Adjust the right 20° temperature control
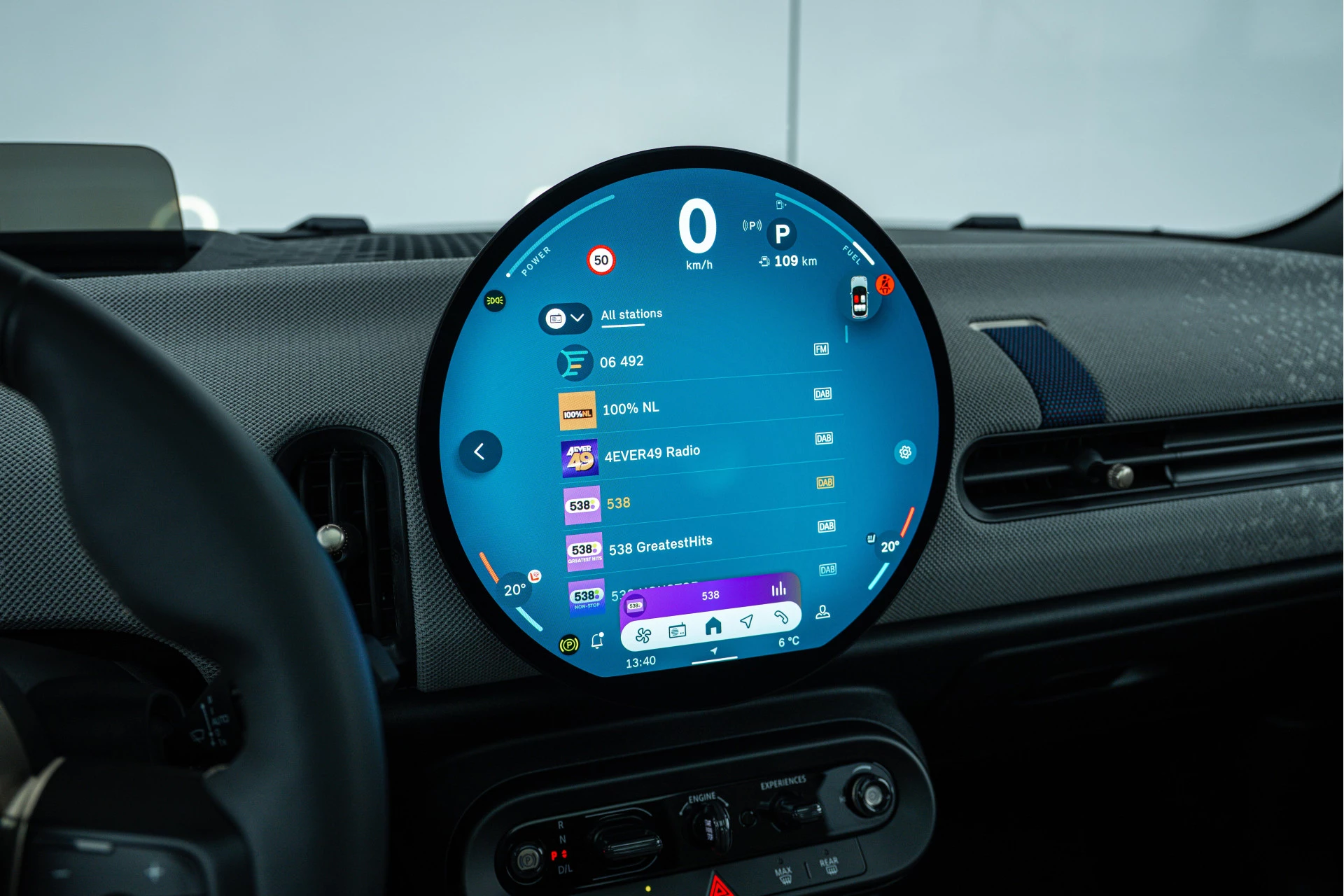Screen dimensions: 1344x896 (889, 547)
